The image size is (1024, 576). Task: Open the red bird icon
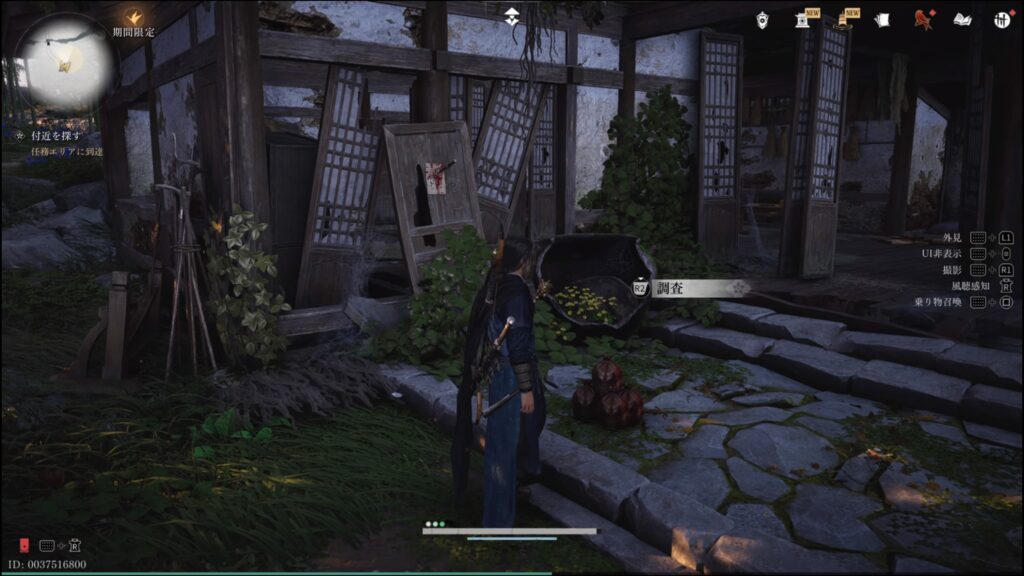click(x=923, y=19)
